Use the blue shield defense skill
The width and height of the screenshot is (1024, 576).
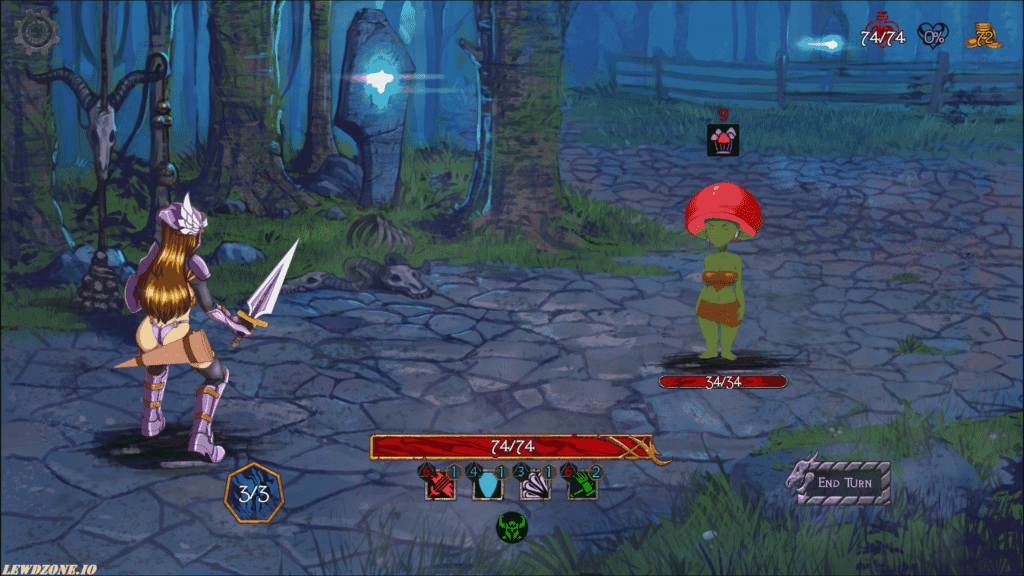pyautogui.click(x=486, y=485)
